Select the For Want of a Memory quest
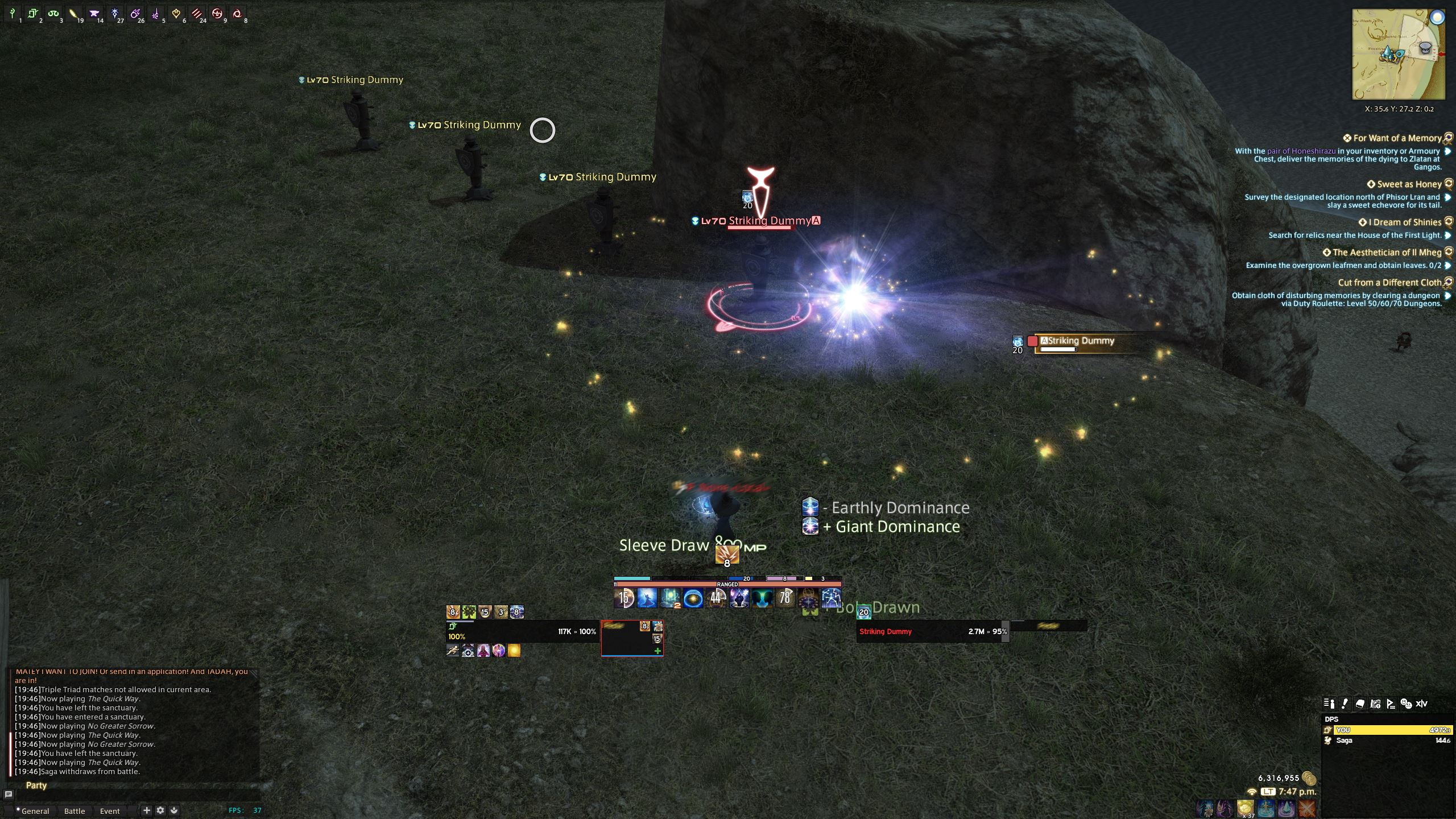 [x=1397, y=138]
